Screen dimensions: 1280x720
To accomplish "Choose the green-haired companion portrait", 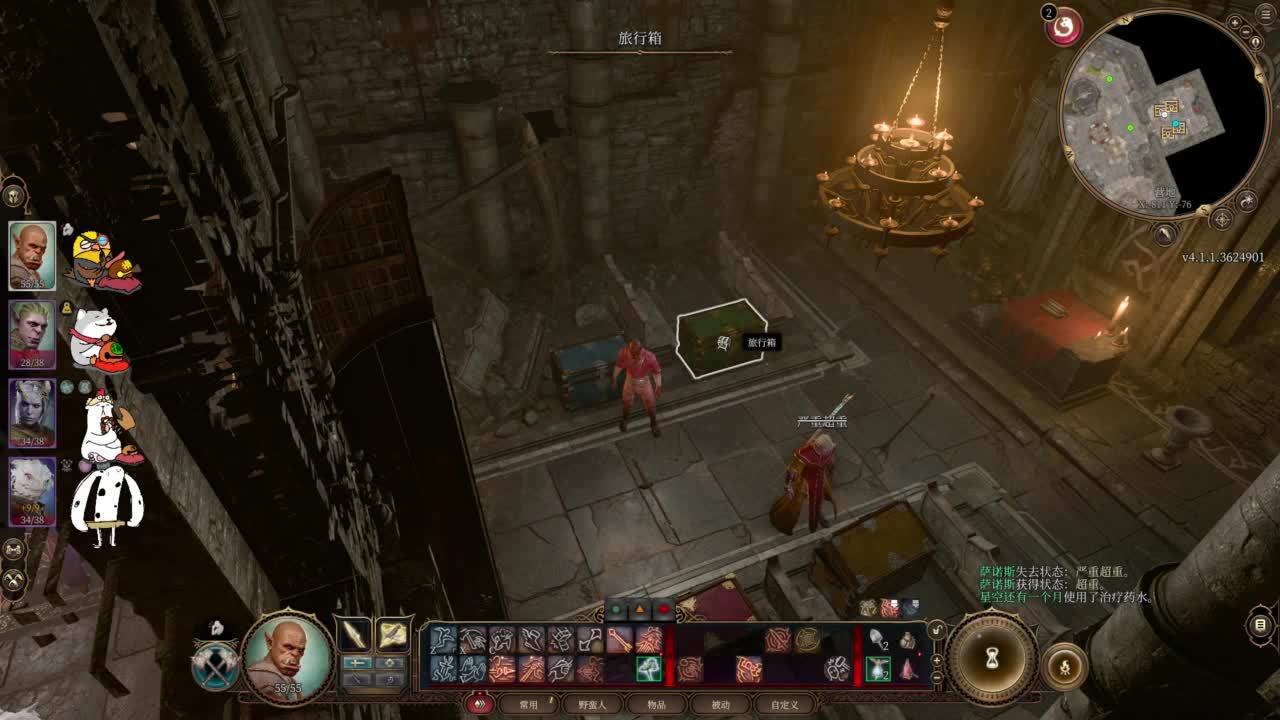I will [x=32, y=334].
